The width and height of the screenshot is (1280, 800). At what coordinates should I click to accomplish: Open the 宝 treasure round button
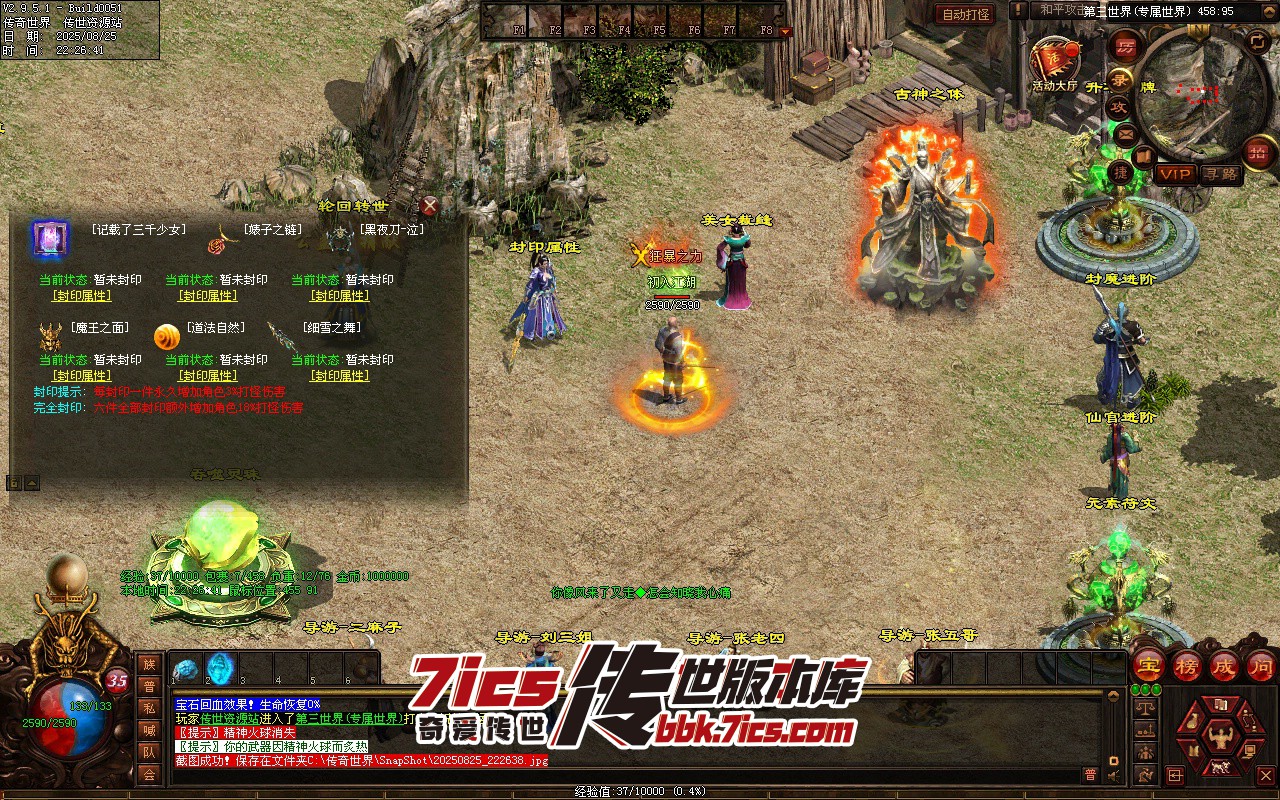tap(1149, 665)
